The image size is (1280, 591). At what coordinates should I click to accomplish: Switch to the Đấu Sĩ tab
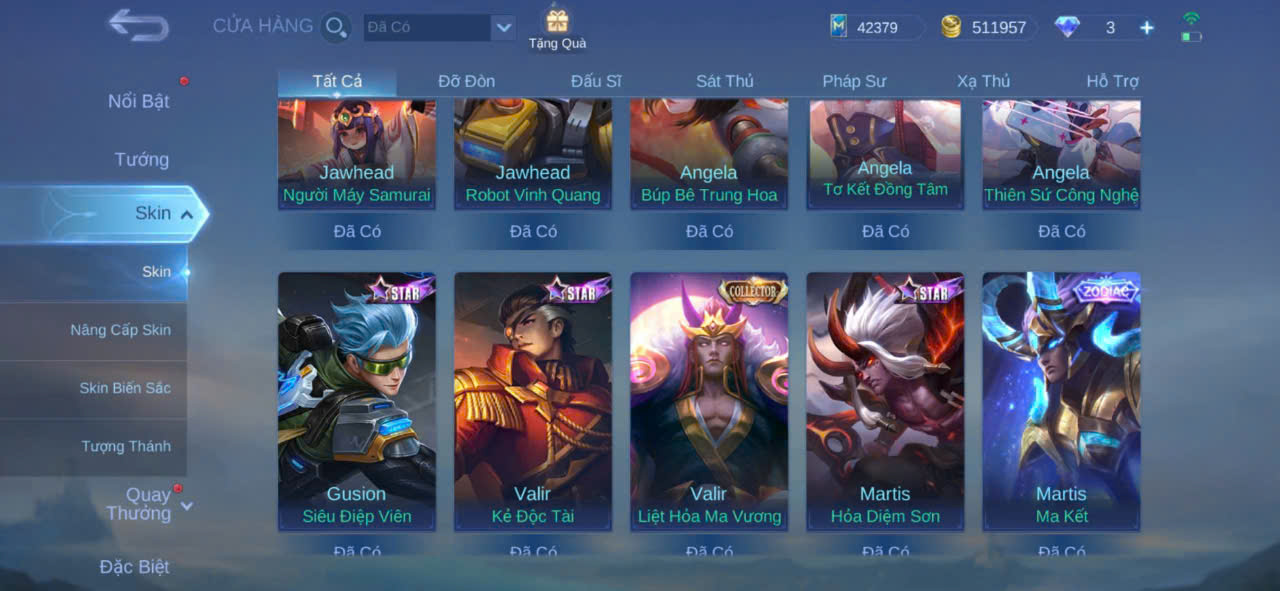click(596, 81)
